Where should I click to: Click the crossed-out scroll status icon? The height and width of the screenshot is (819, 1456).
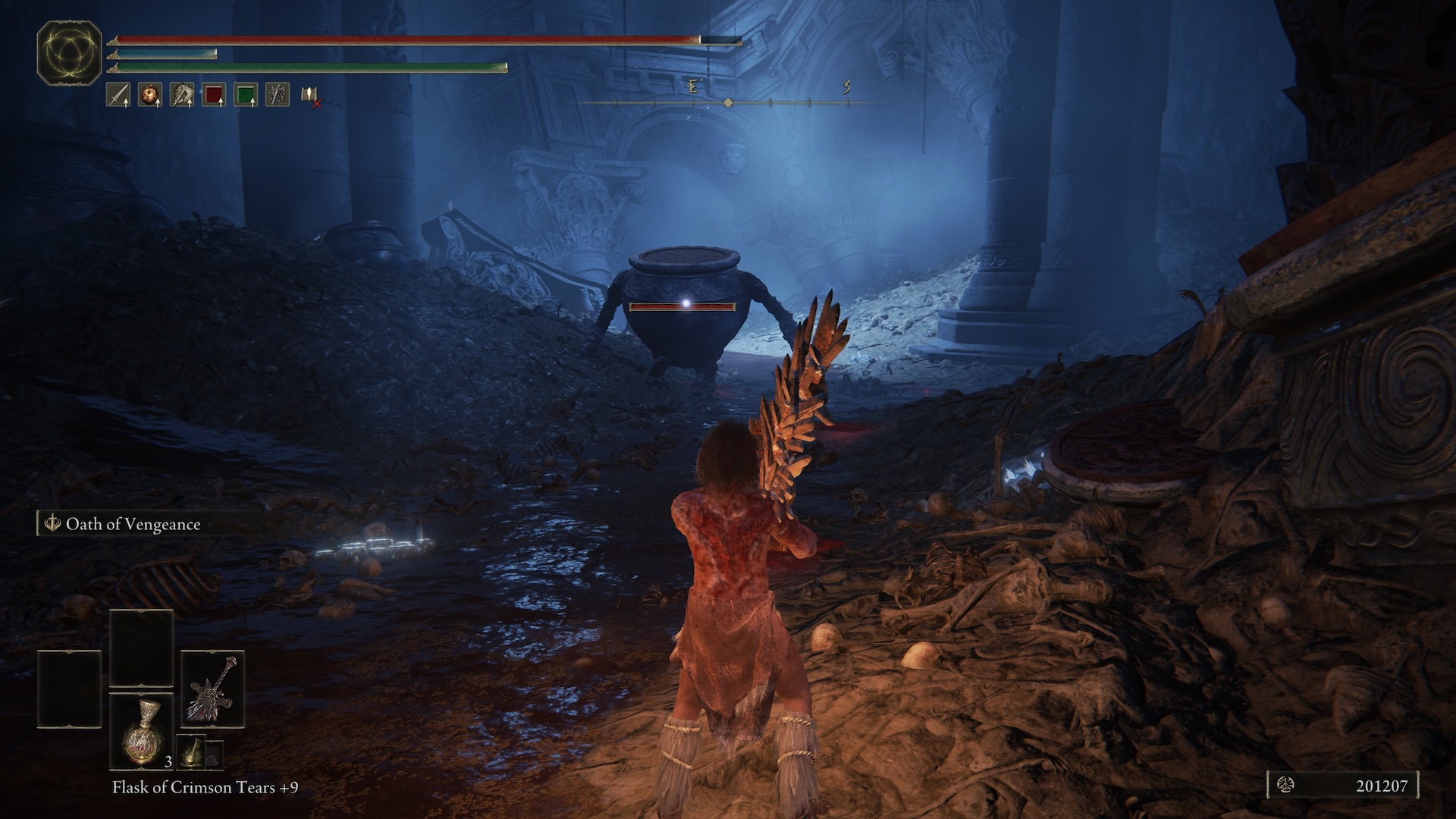point(310,96)
